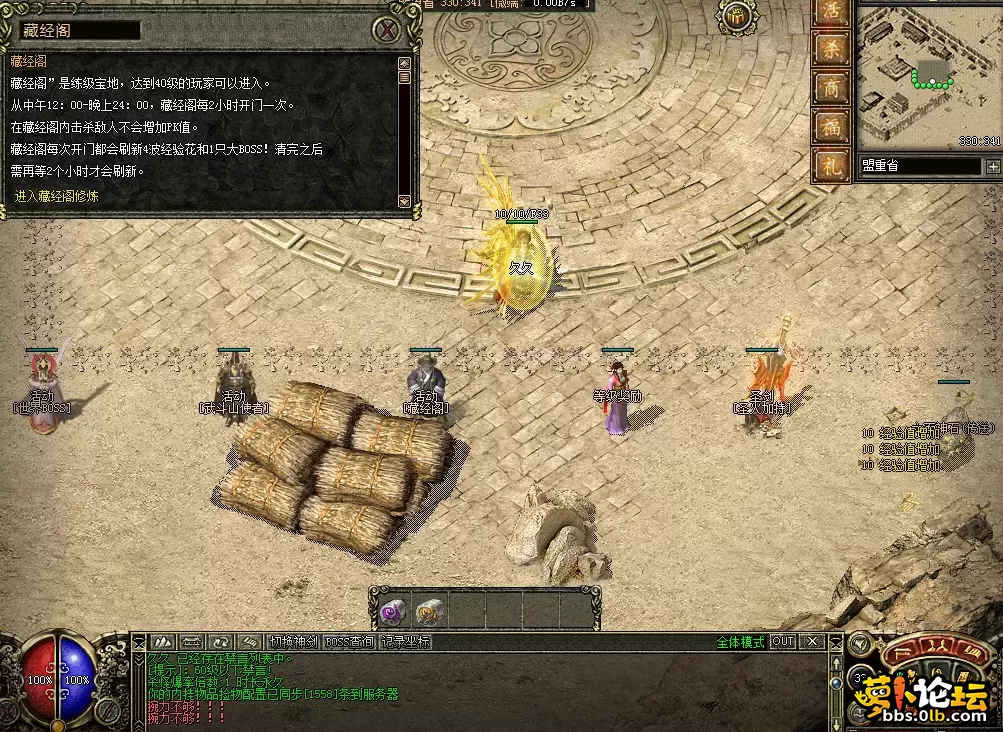The width and height of the screenshot is (1003, 732).
Task: Close the chat panel with its X
Action: click(812, 642)
